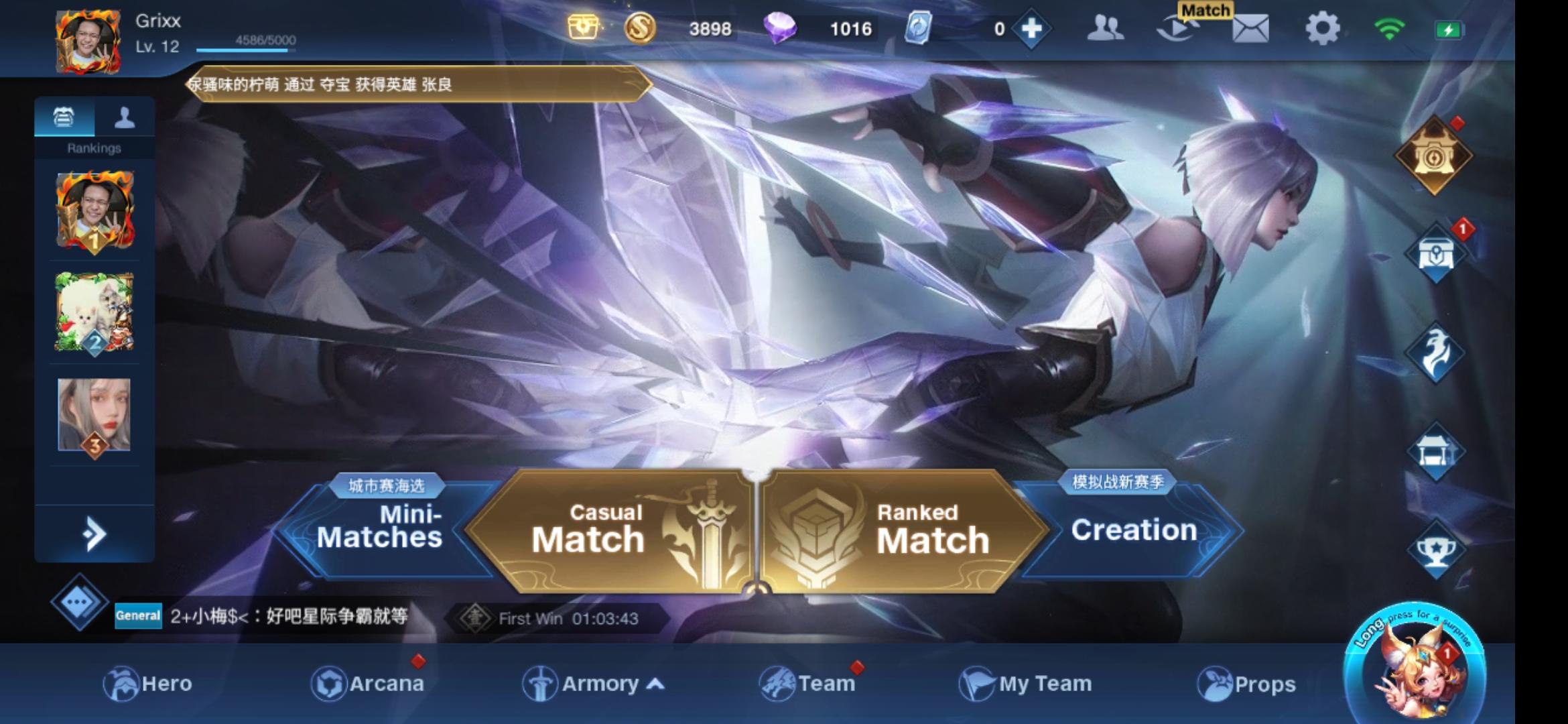Open the General chat channel selector

[137, 617]
